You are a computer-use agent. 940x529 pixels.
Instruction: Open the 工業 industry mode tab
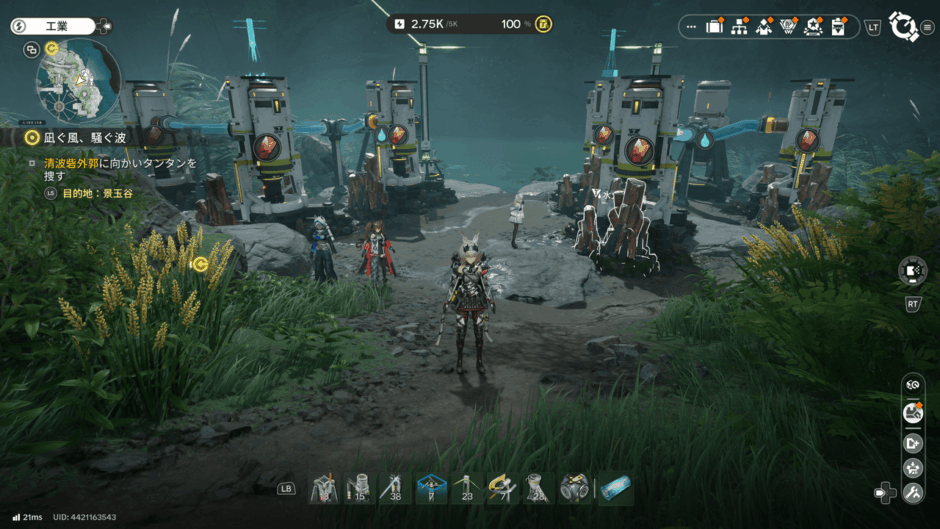point(53,26)
